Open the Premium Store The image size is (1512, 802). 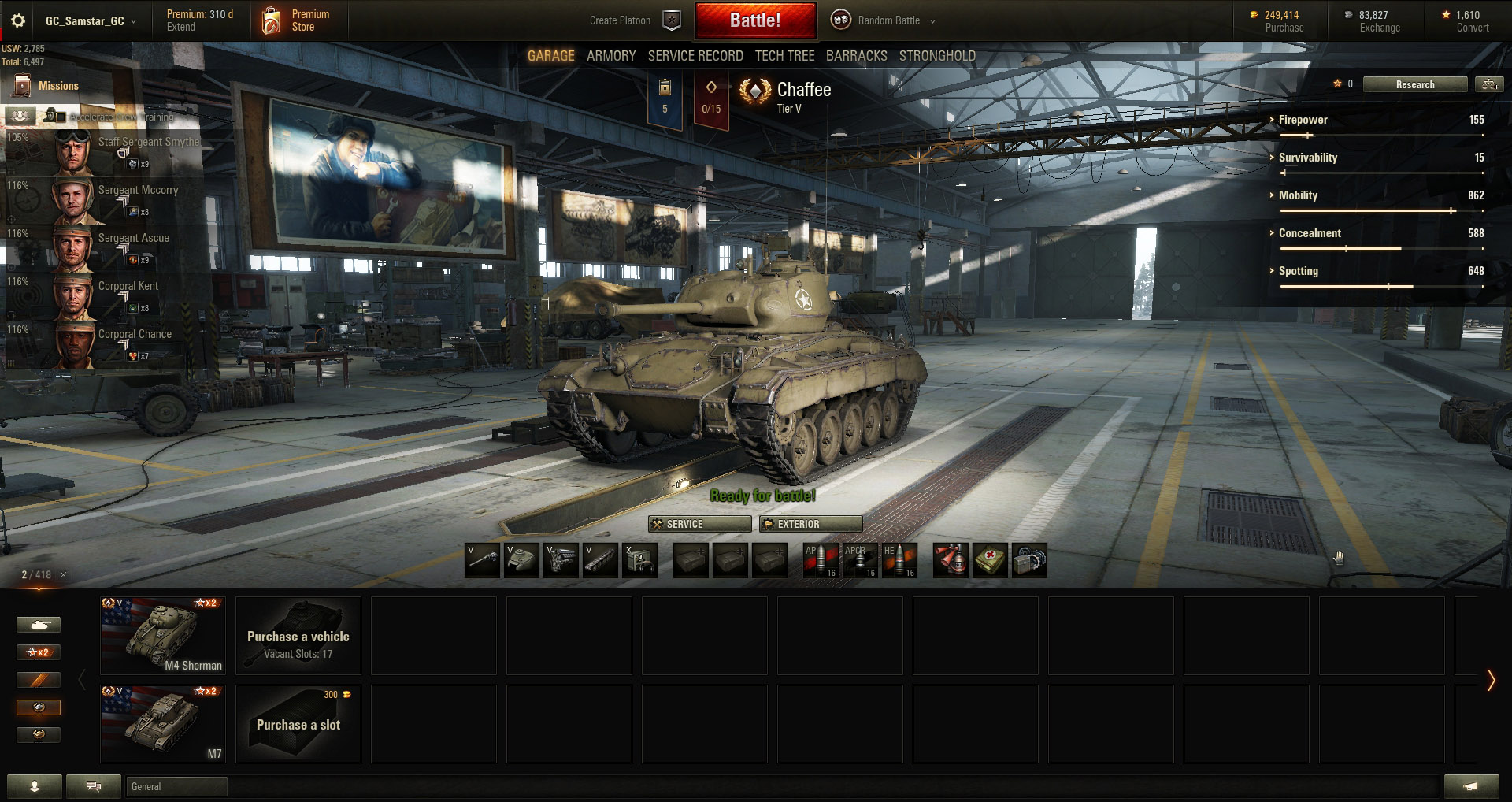pyautogui.click(x=297, y=20)
